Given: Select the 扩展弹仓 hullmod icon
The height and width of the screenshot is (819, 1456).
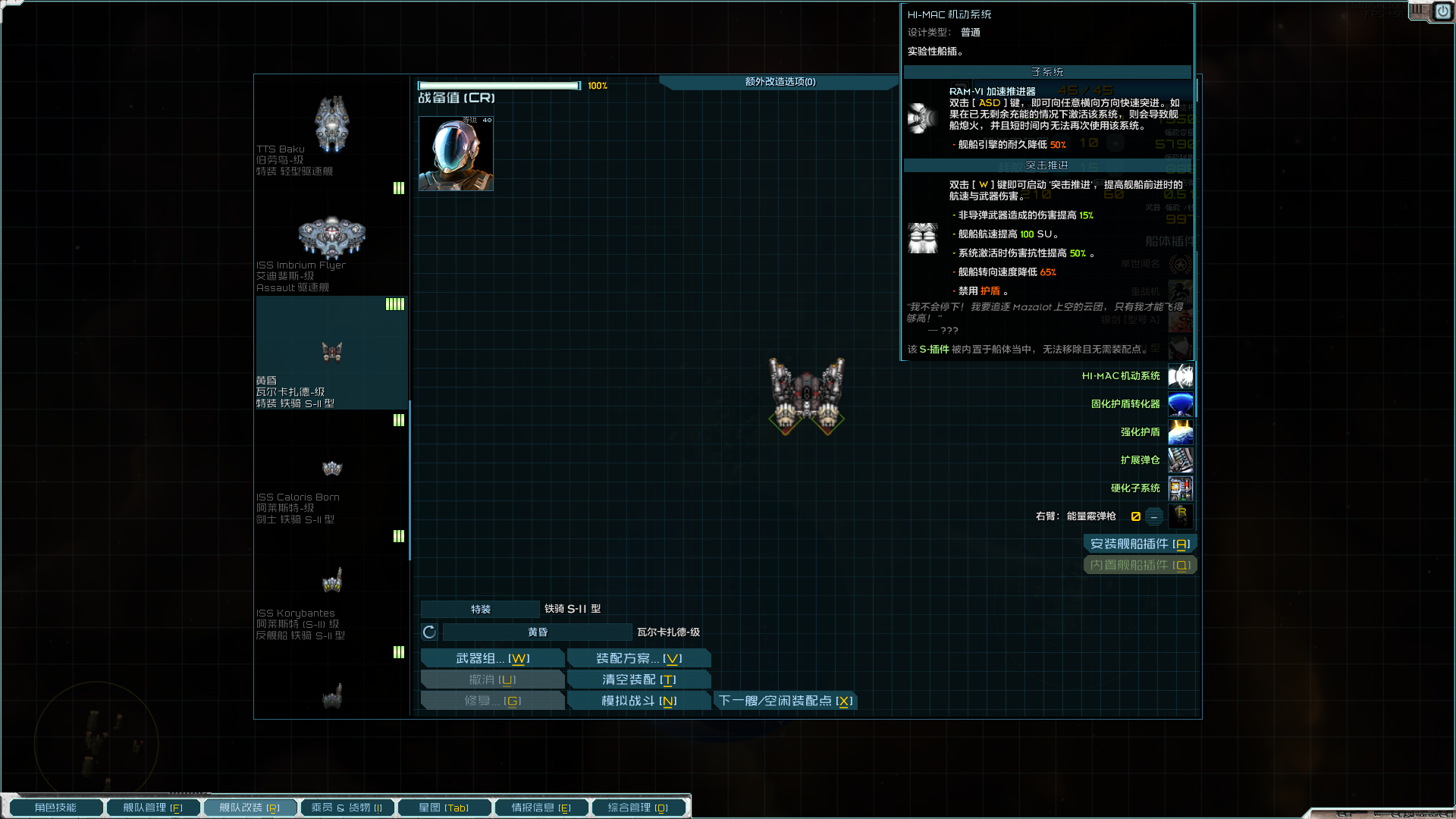Looking at the screenshot, I should [x=1181, y=460].
